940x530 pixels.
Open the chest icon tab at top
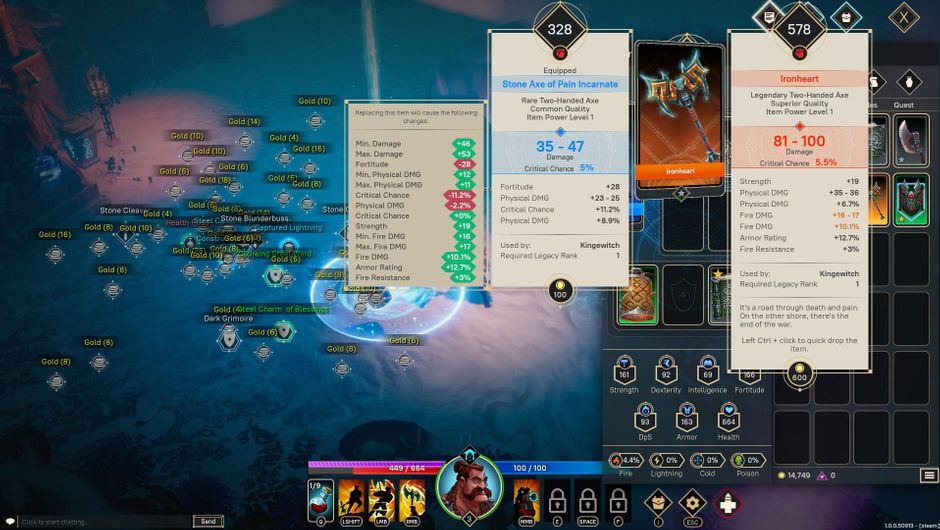[845, 15]
